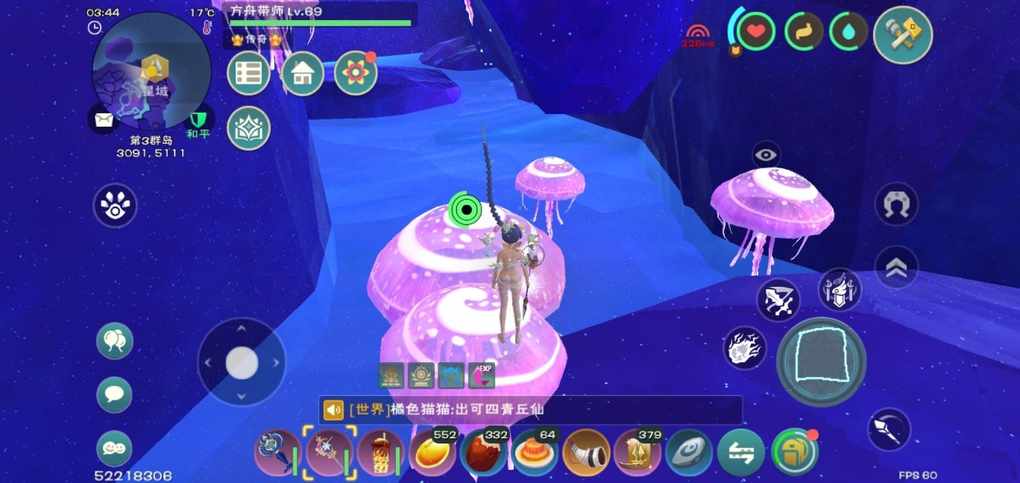This screenshot has width=1020, height=483.
Task: Open the backpack icon with red dot
Action: (x=795, y=452)
